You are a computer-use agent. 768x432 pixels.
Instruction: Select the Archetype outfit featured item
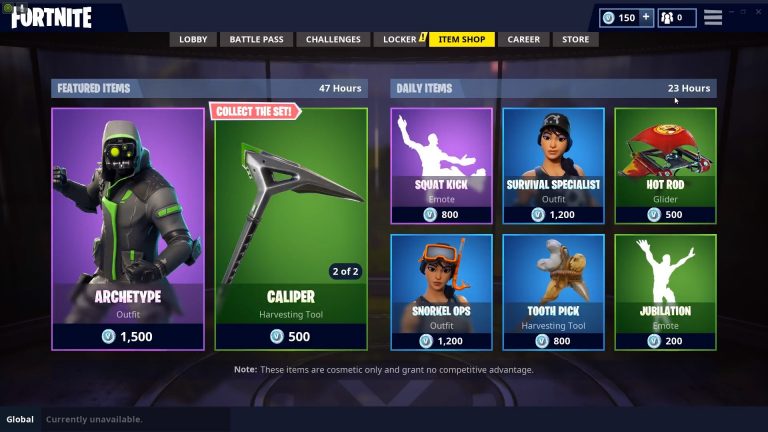pos(128,229)
